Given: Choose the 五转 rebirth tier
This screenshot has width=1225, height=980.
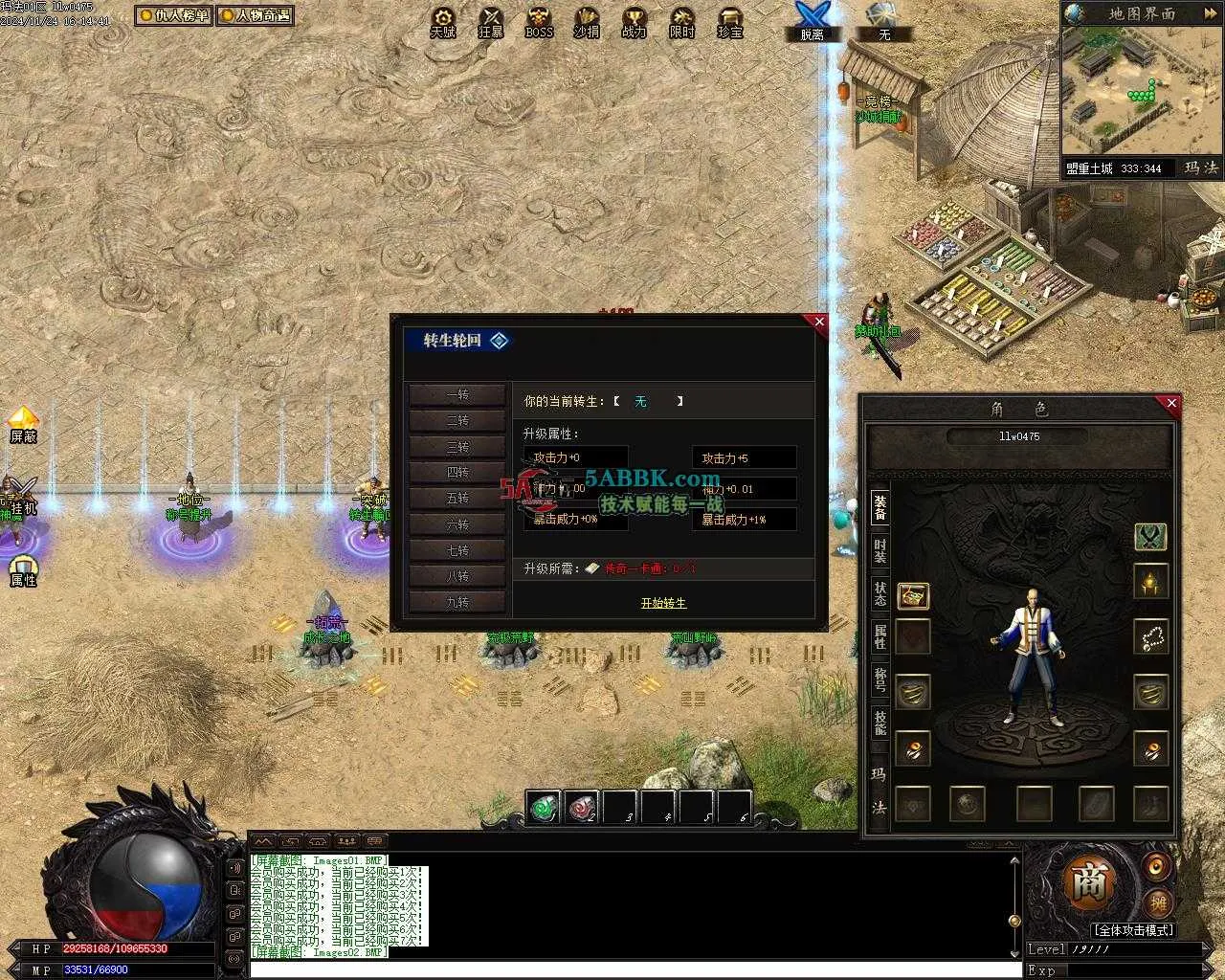Looking at the screenshot, I should 457,499.
